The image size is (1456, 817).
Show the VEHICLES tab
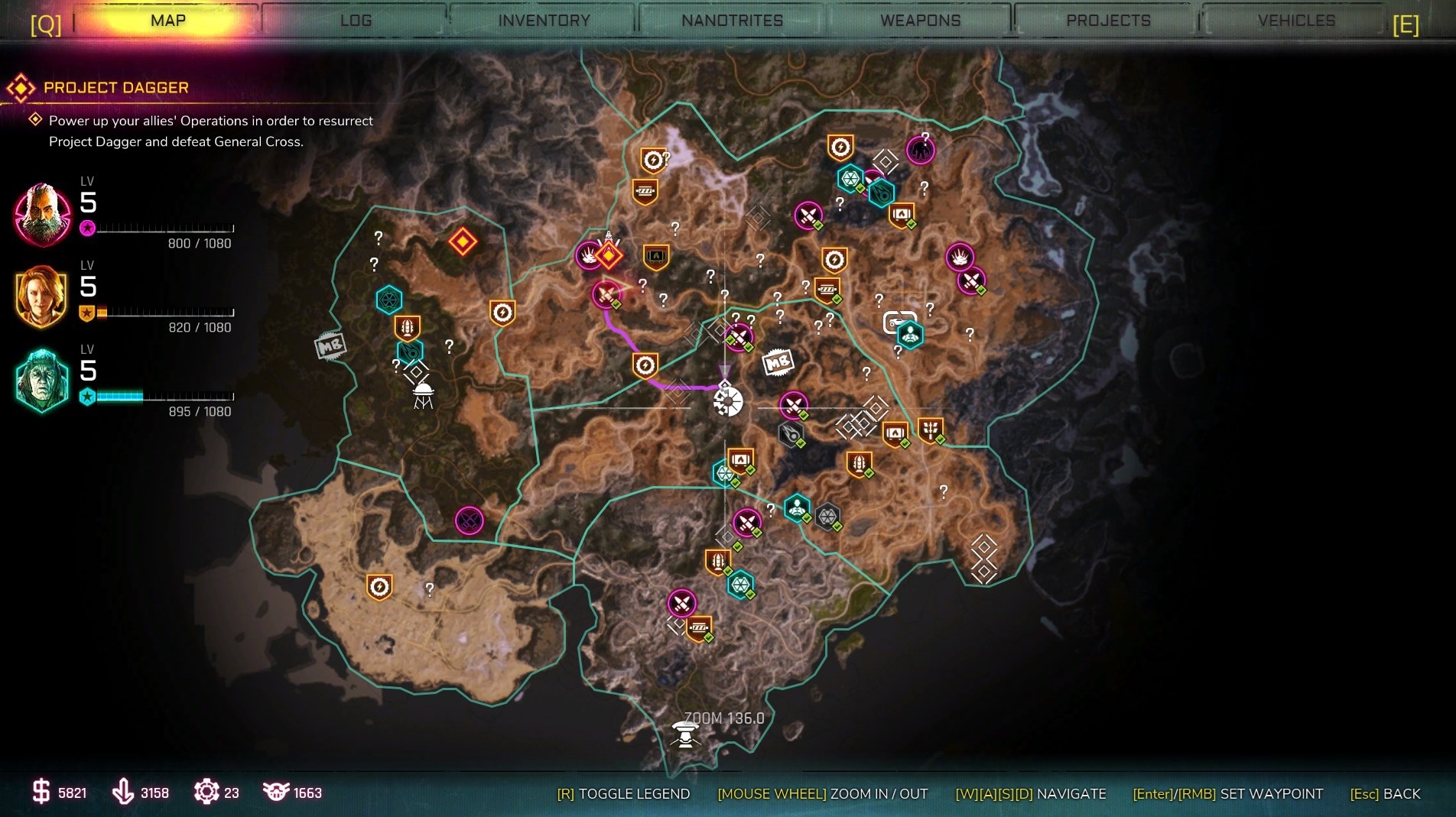tap(1296, 21)
